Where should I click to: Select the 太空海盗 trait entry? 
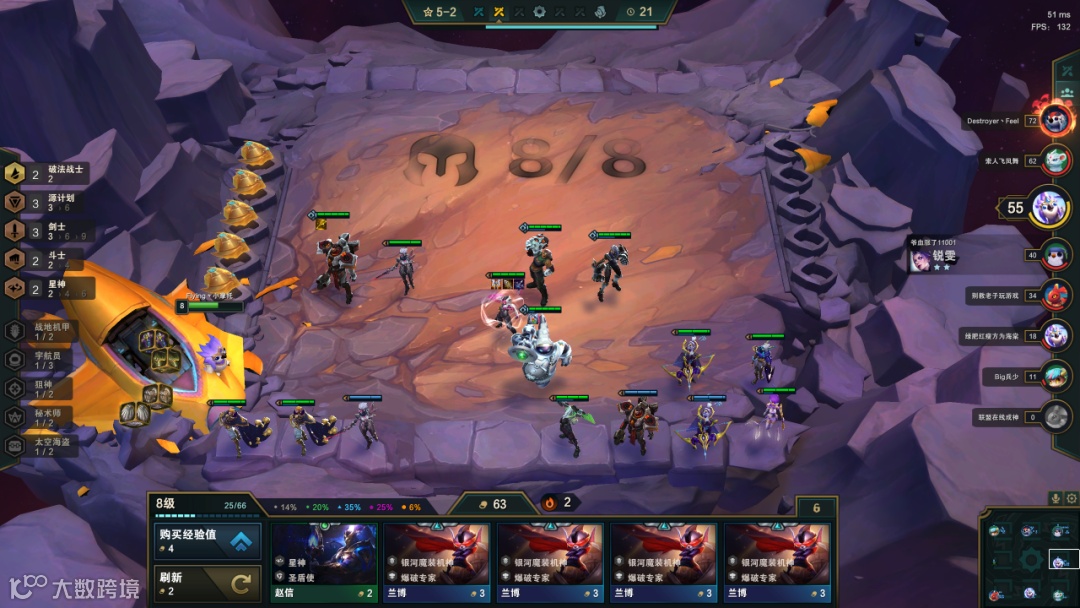45,446
